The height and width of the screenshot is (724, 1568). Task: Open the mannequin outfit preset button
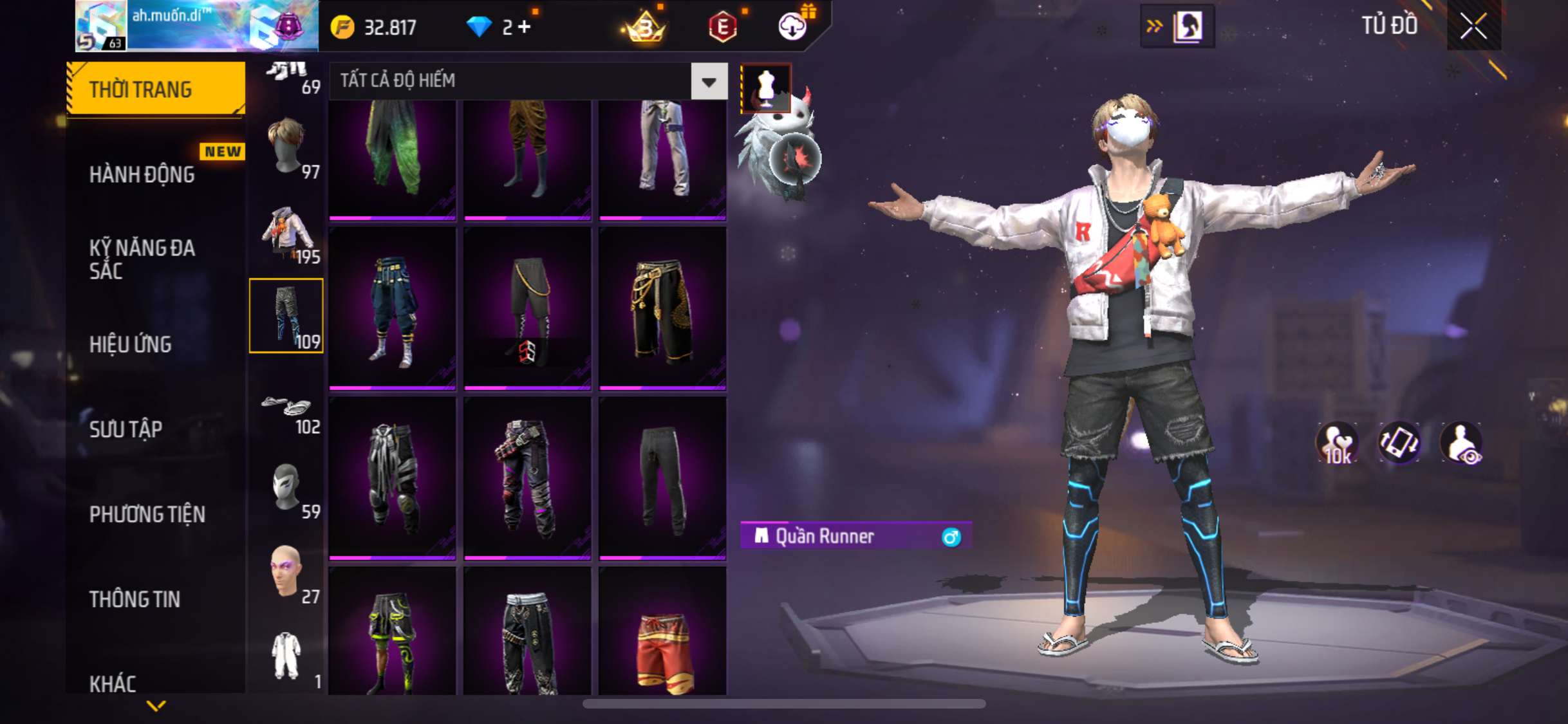click(766, 87)
